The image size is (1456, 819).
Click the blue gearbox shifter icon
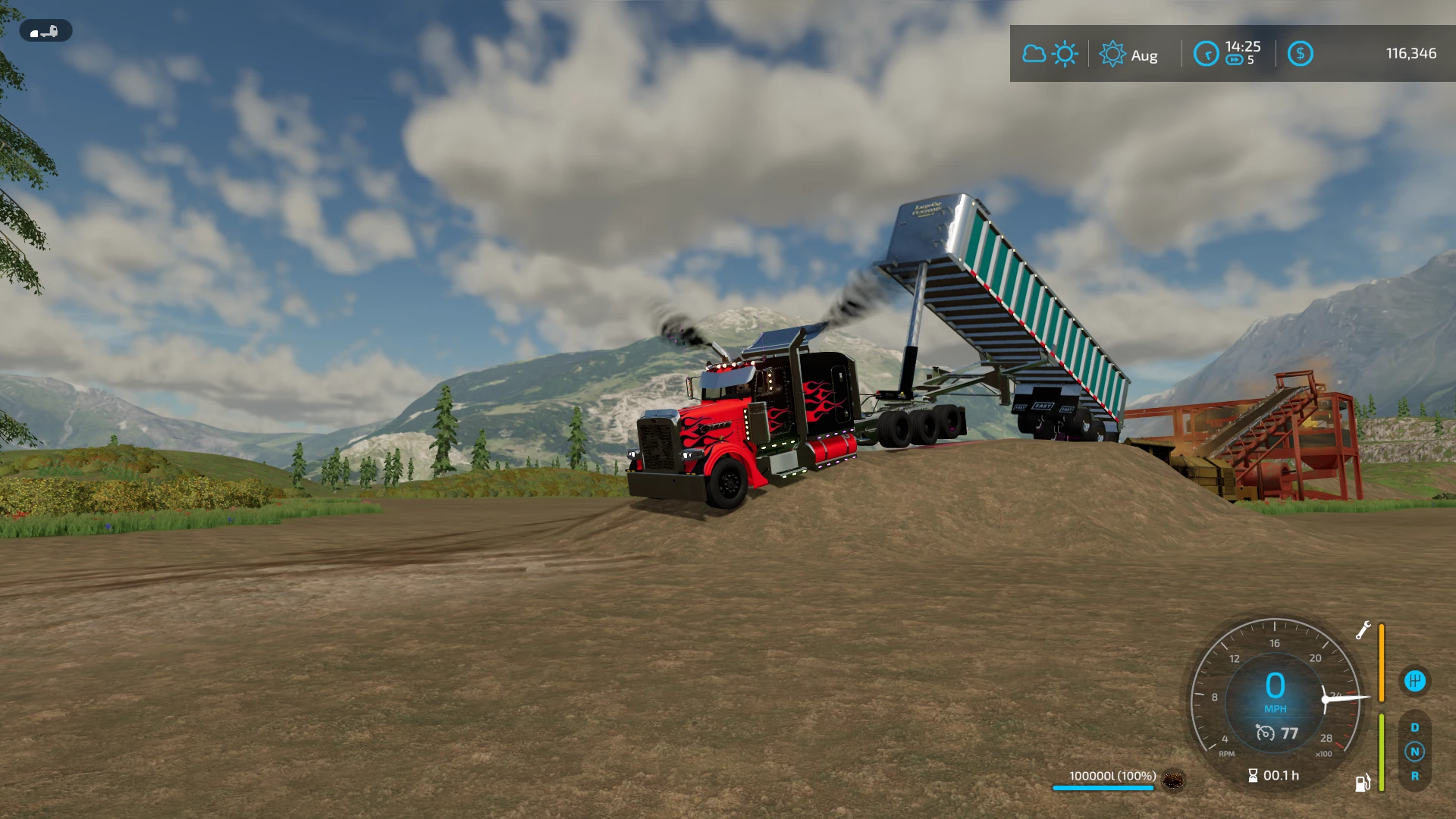[1414, 681]
